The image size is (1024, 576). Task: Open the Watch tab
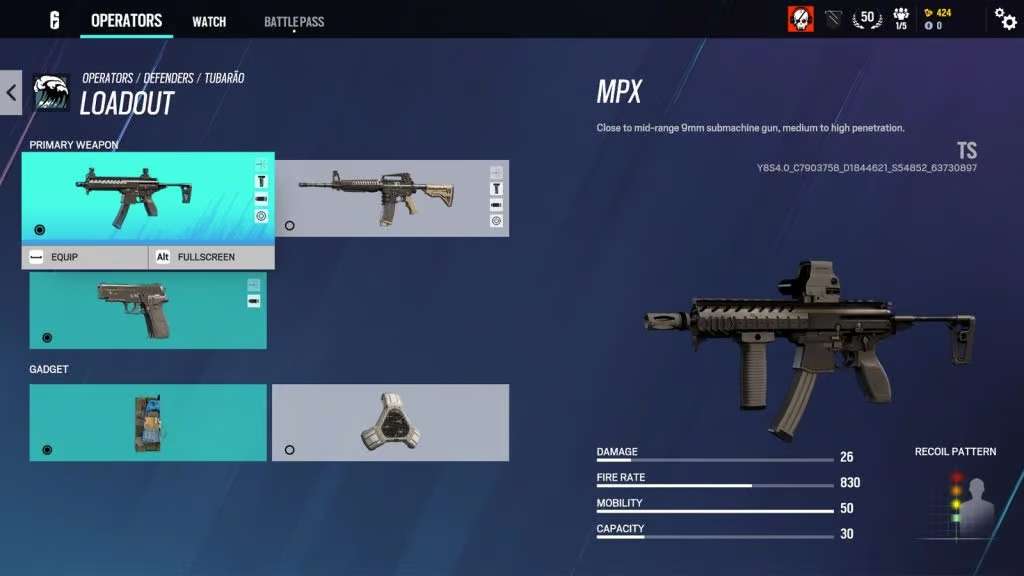pos(209,21)
